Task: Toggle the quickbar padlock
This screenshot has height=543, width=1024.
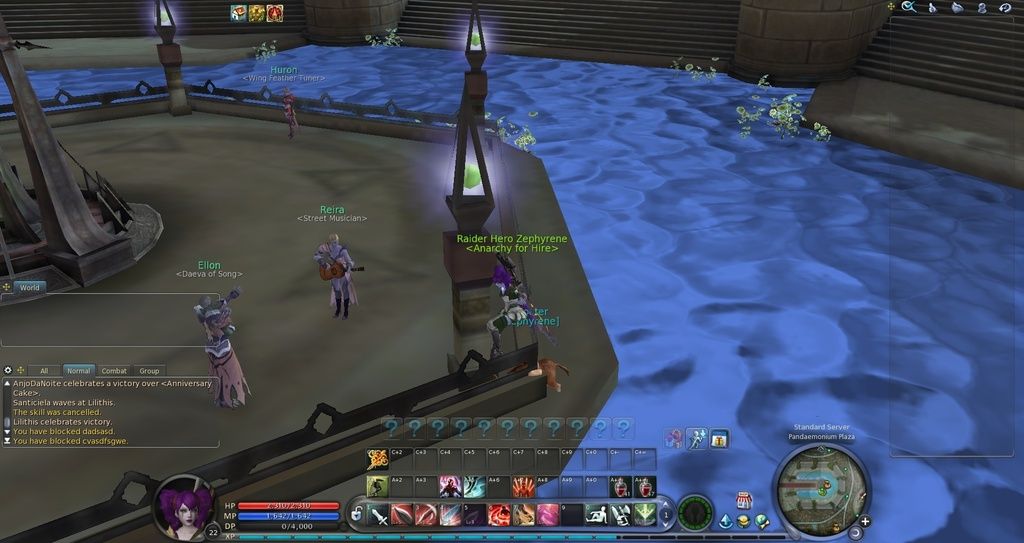Action: 356,514
